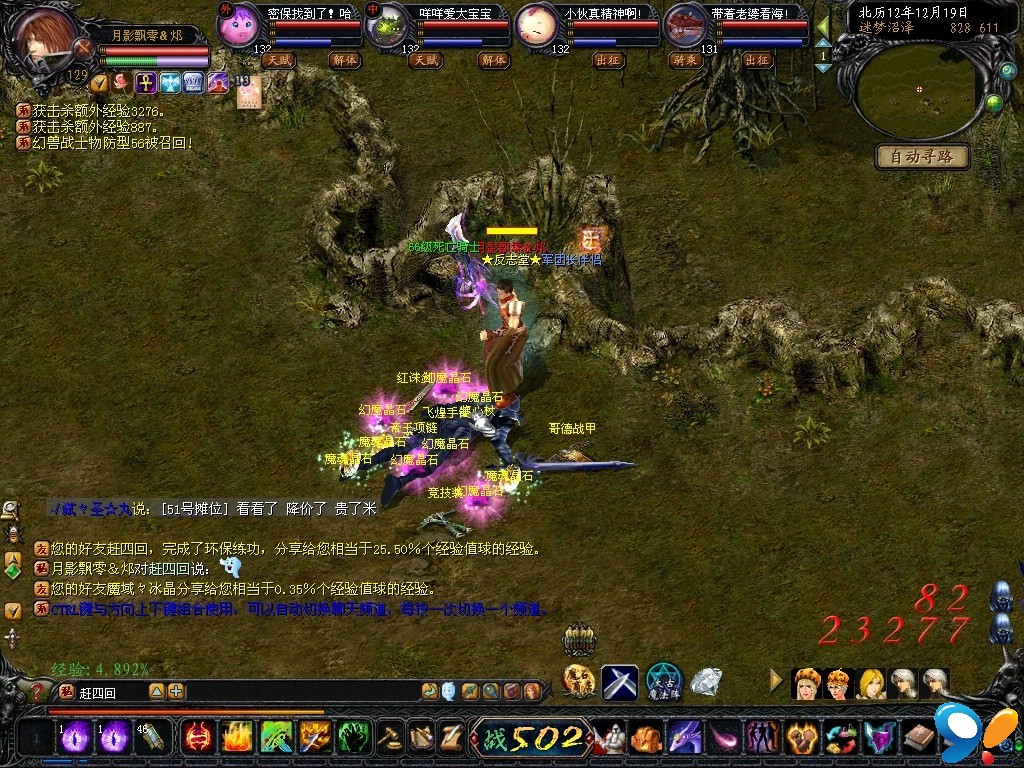
Task: Select the crossed swords skill icon
Action: click(619, 683)
